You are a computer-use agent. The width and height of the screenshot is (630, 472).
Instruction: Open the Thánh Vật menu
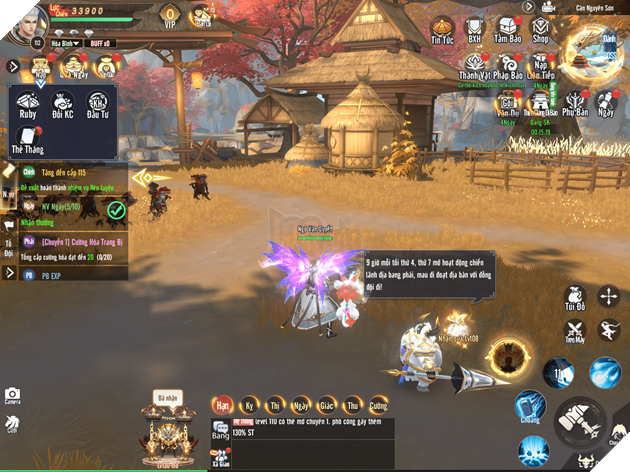(472, 61)
